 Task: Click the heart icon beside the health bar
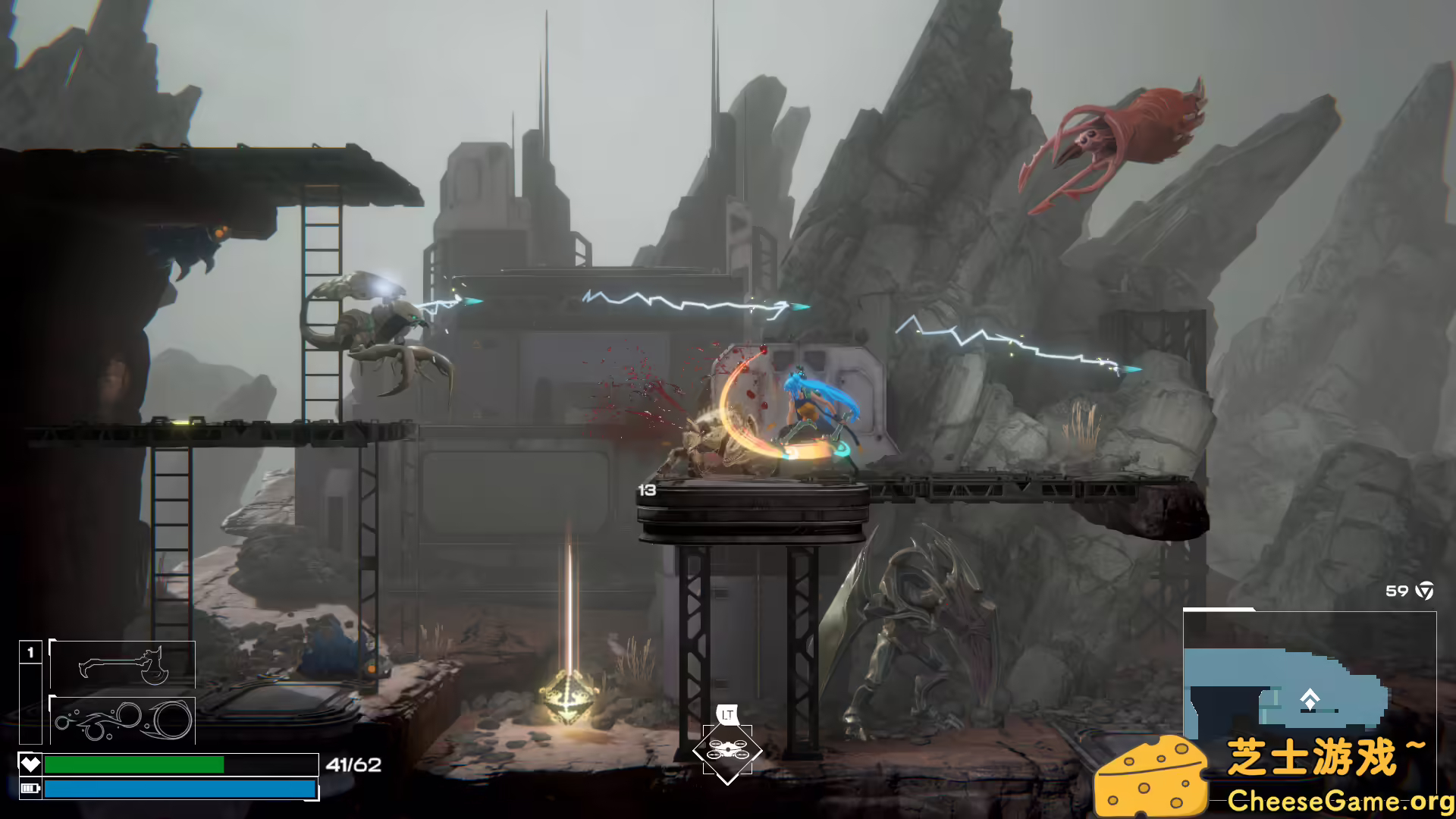30,764
